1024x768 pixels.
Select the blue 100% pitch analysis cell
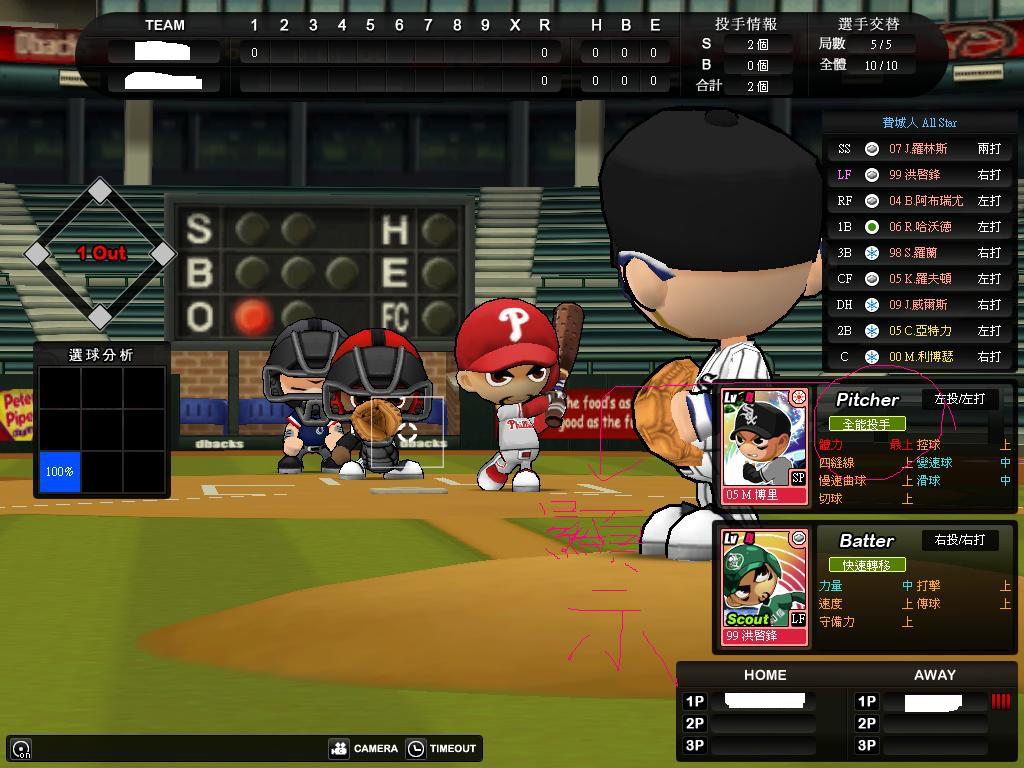pos(59,471)
